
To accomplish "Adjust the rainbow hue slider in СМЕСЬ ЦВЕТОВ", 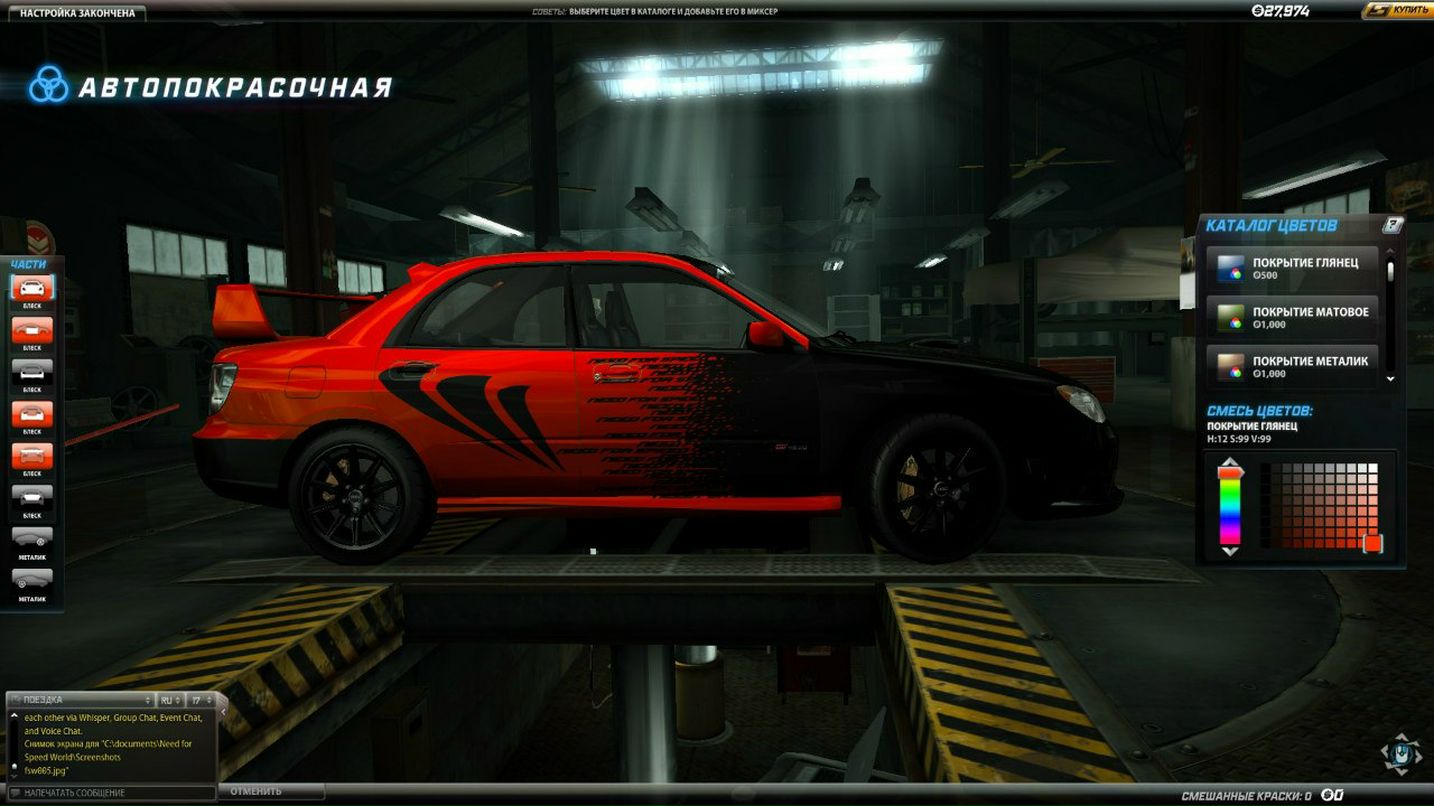I will point(1229,505).
